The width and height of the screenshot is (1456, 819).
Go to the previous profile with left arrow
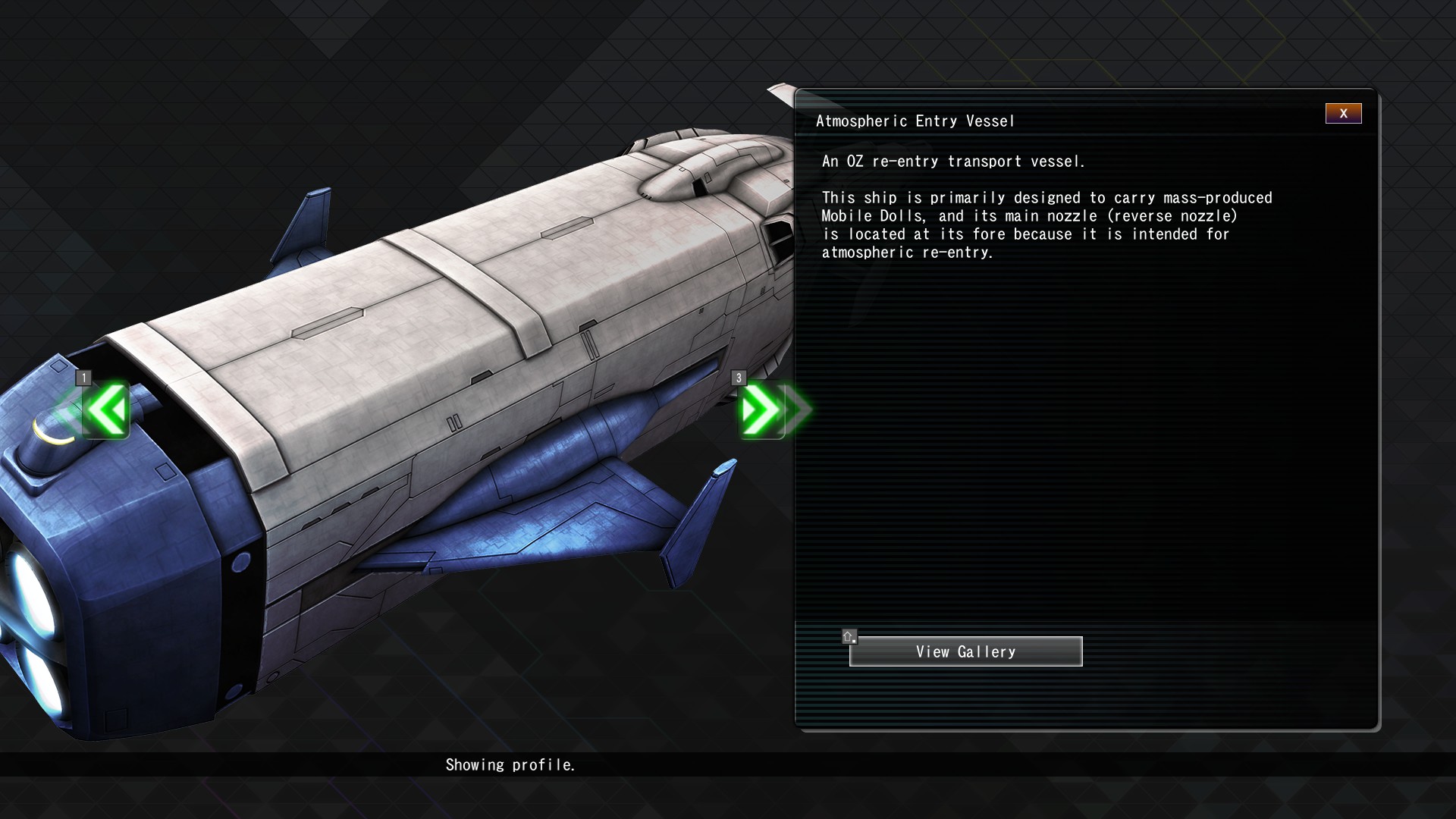click(x=106, y=410)
